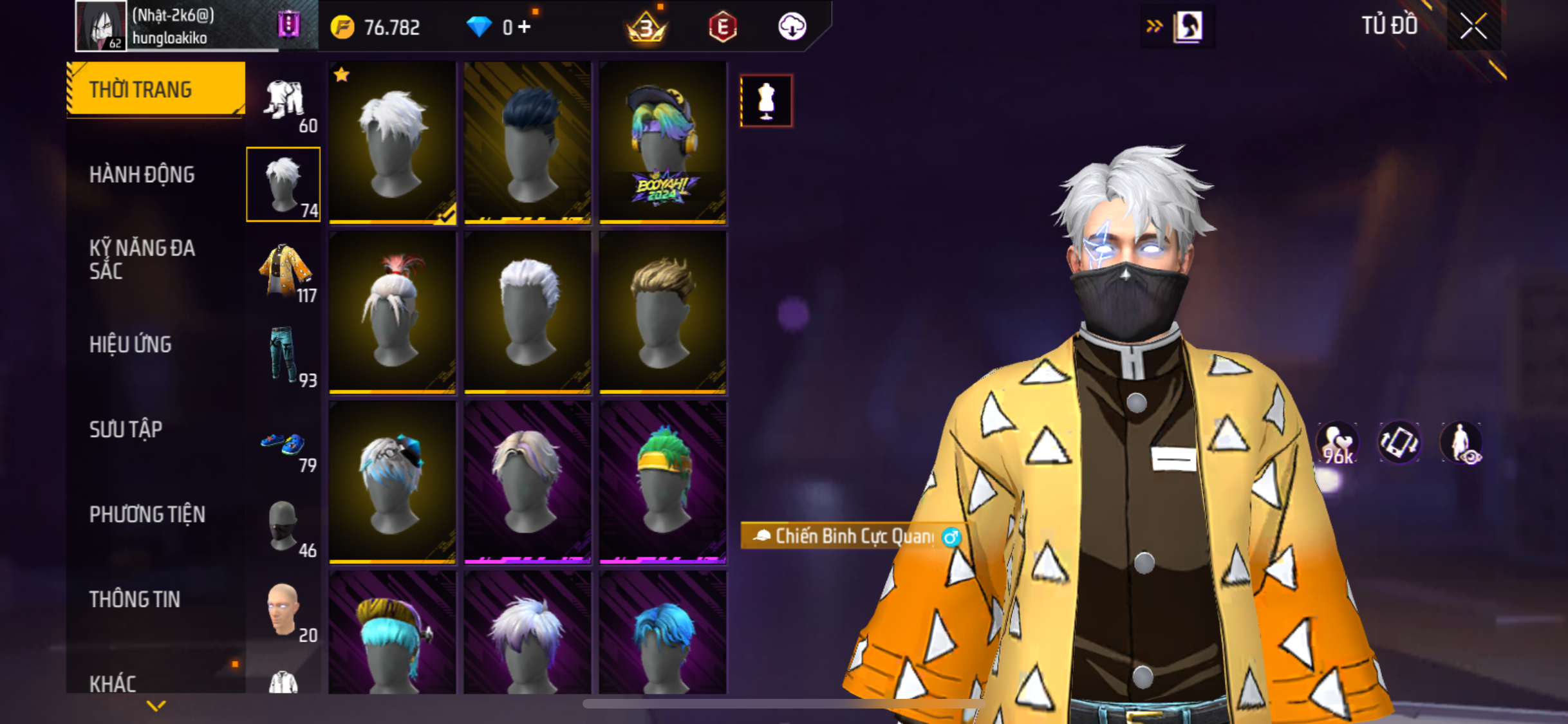This screenshot has width=1568, height=724.
Task: Tap the phone rotate view icon
Action: coord(1399,442)
